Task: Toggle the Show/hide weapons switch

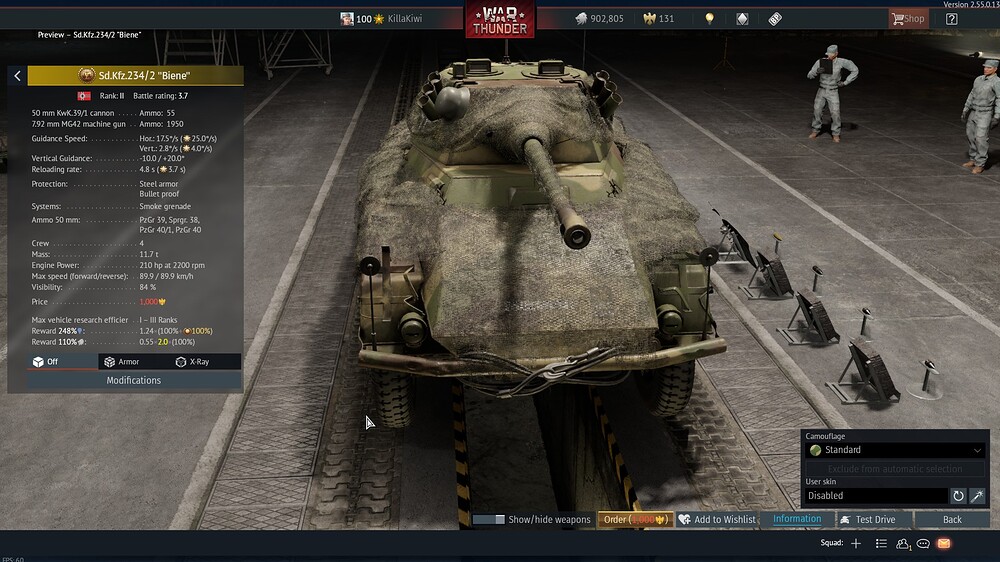Action: coord(489,520)
